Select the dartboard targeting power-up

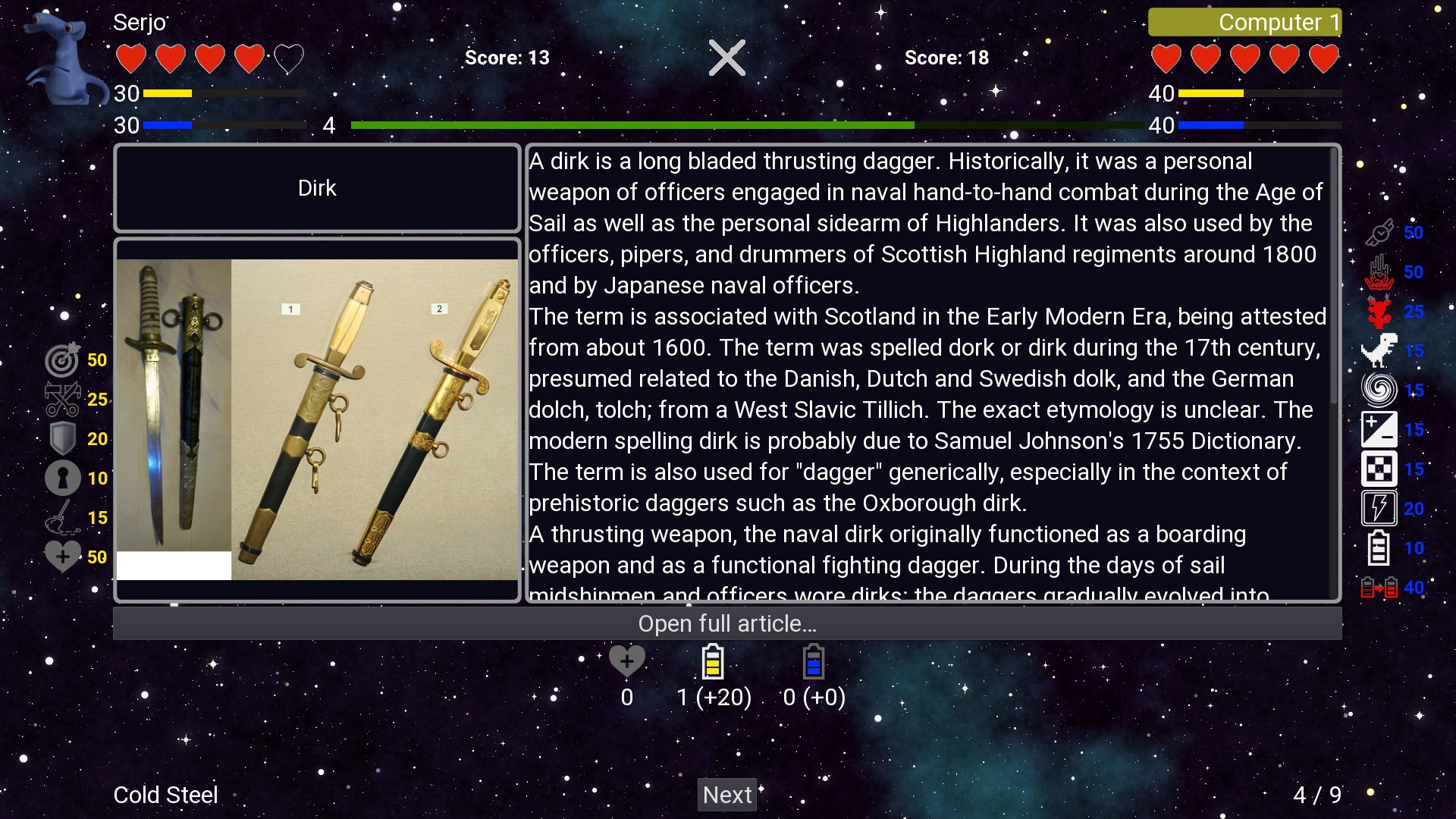pos(64,360)
